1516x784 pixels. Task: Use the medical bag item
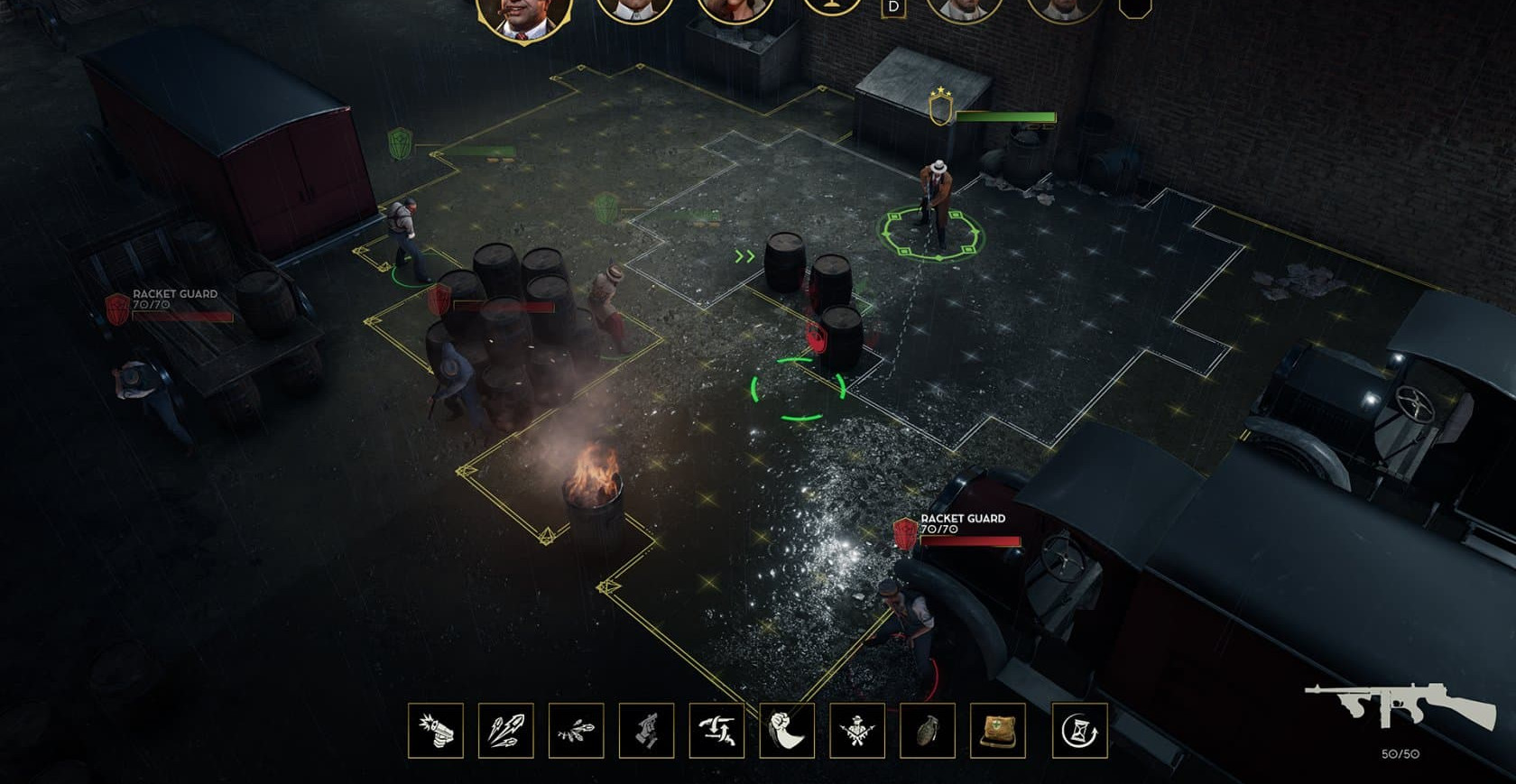point(998,731)
